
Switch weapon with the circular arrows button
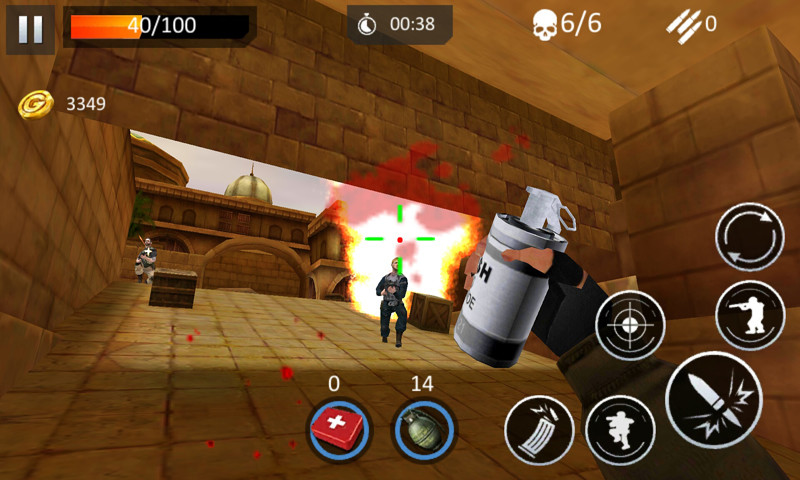(x=749, y=236)
